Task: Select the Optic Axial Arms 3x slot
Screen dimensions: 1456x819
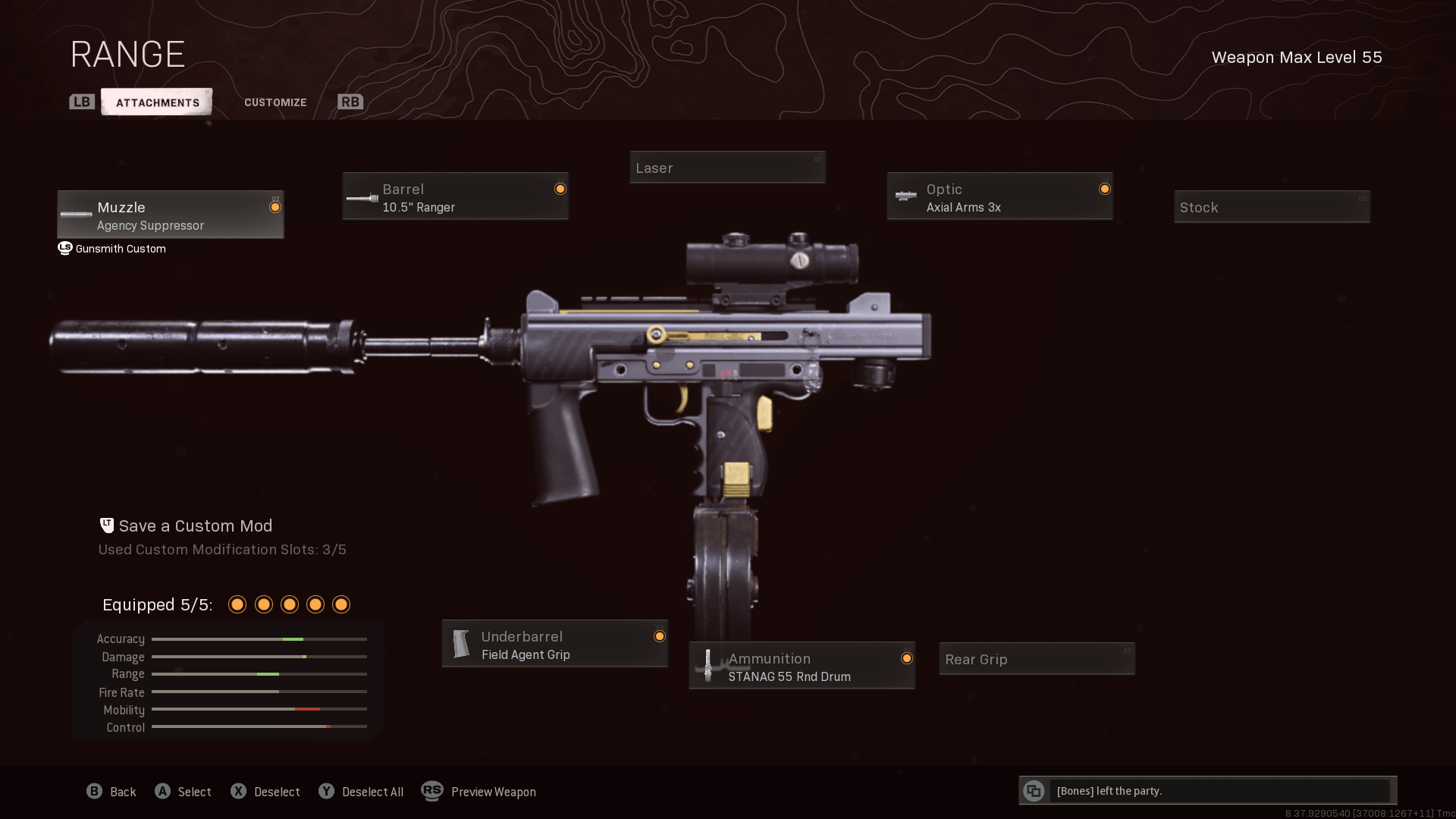Action: pyautogui.click(x=999, y=196)
